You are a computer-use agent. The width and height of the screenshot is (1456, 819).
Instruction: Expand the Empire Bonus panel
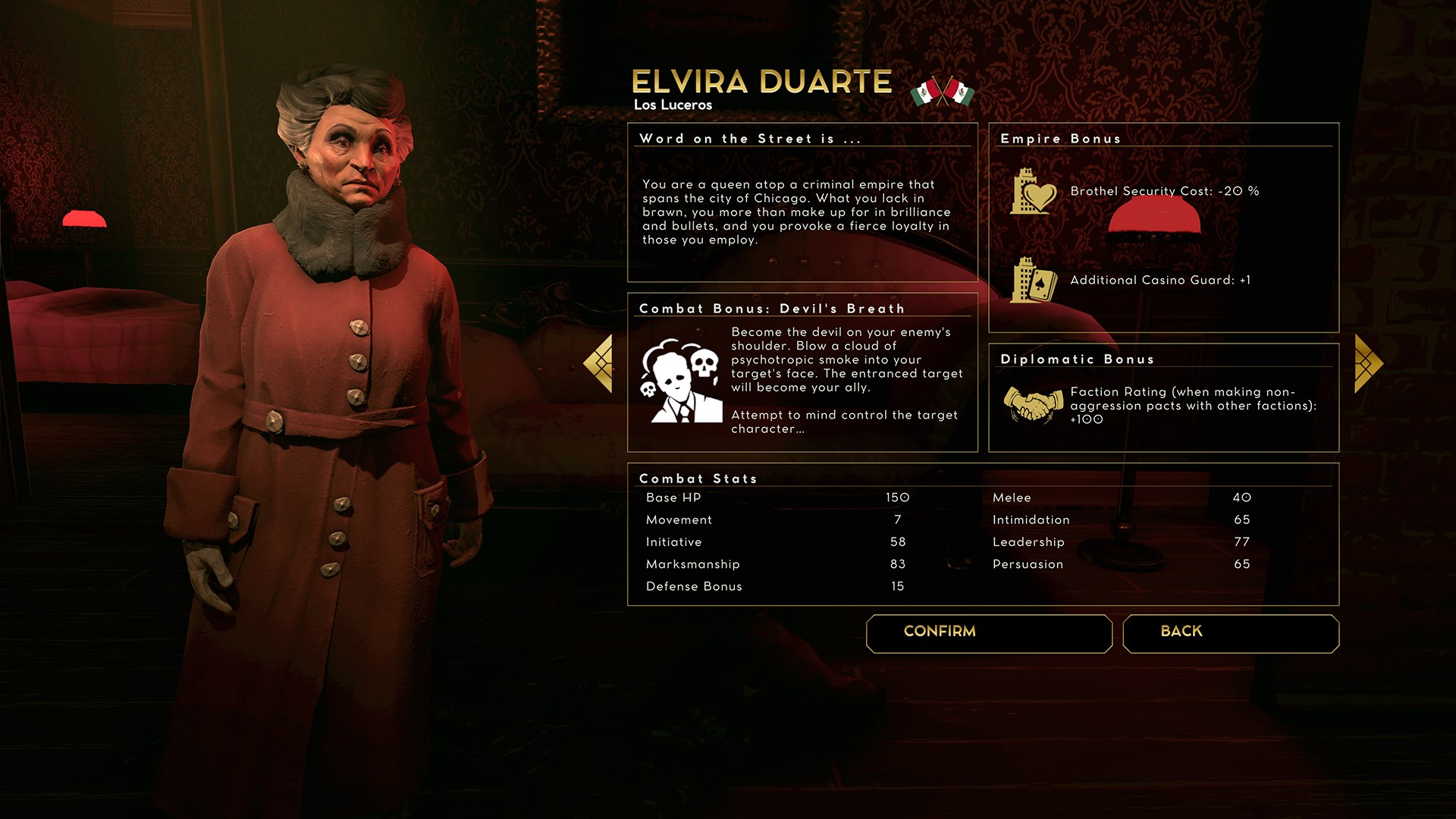click(1061, 139)
